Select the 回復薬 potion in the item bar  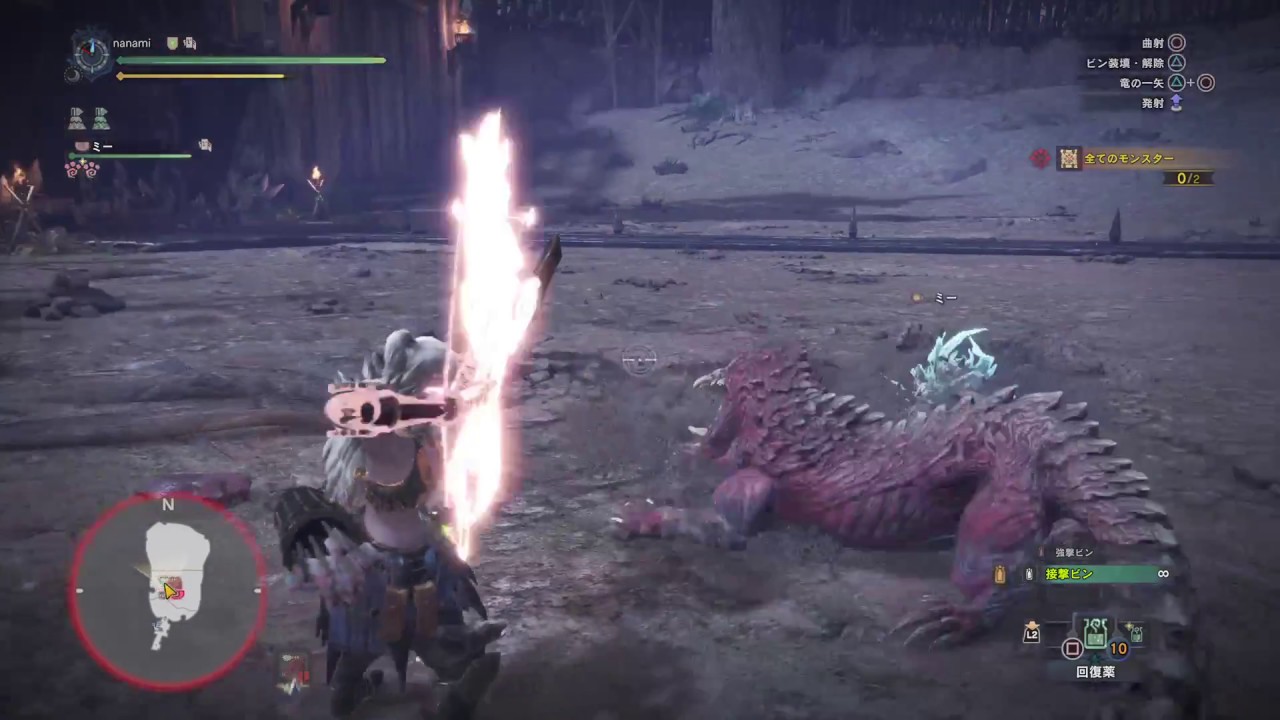(x=1094, y=636)
